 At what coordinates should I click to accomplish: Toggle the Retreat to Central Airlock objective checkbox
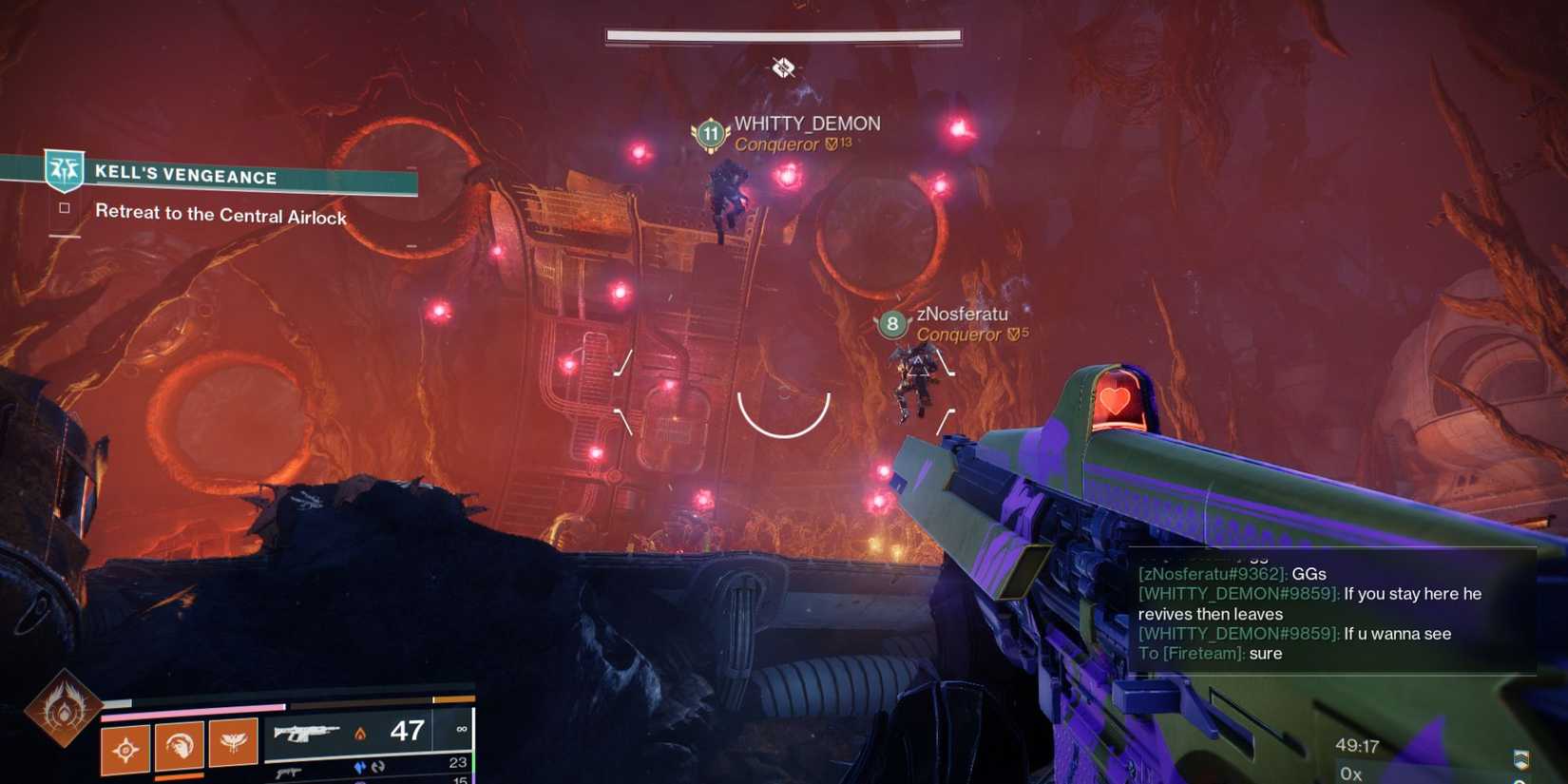63,209
